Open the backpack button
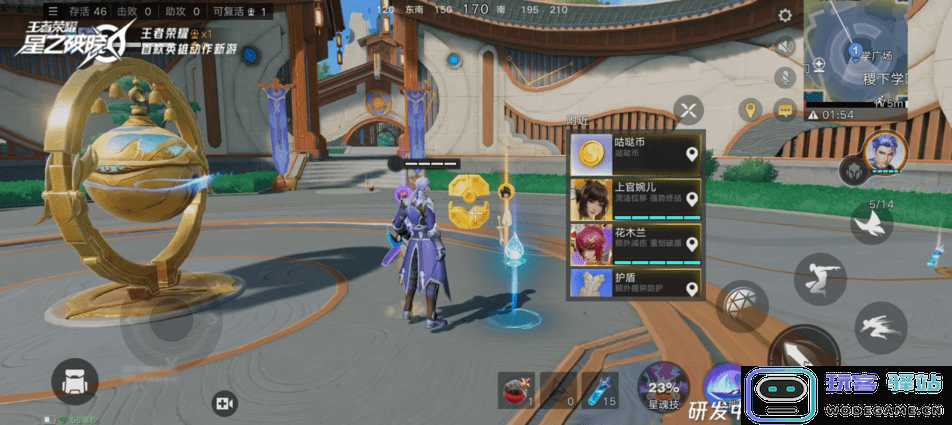Screen dimensions: 952x425 coord(74,383)
